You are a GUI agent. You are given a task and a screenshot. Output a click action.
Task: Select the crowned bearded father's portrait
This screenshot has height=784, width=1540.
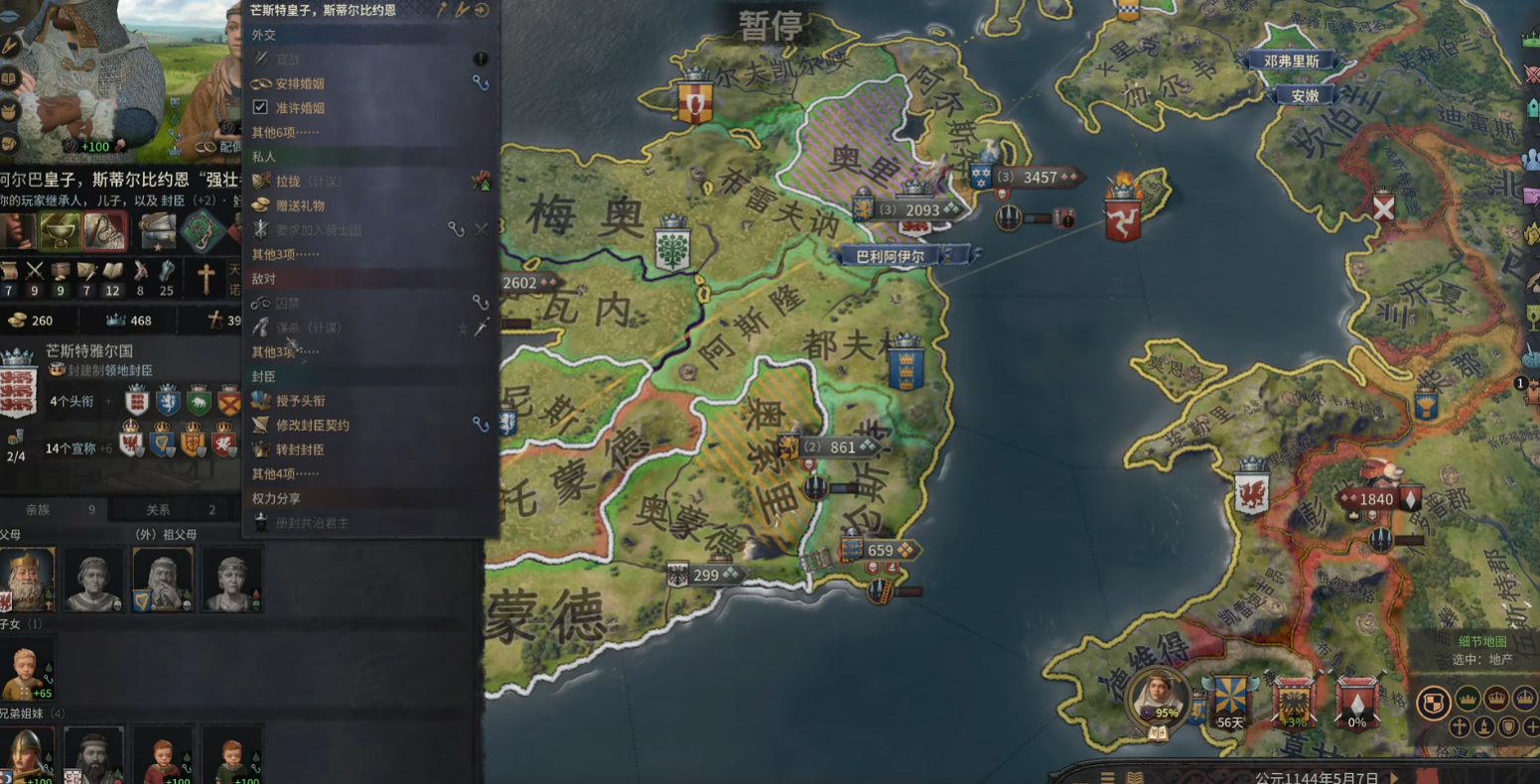(x=27, y=580)
